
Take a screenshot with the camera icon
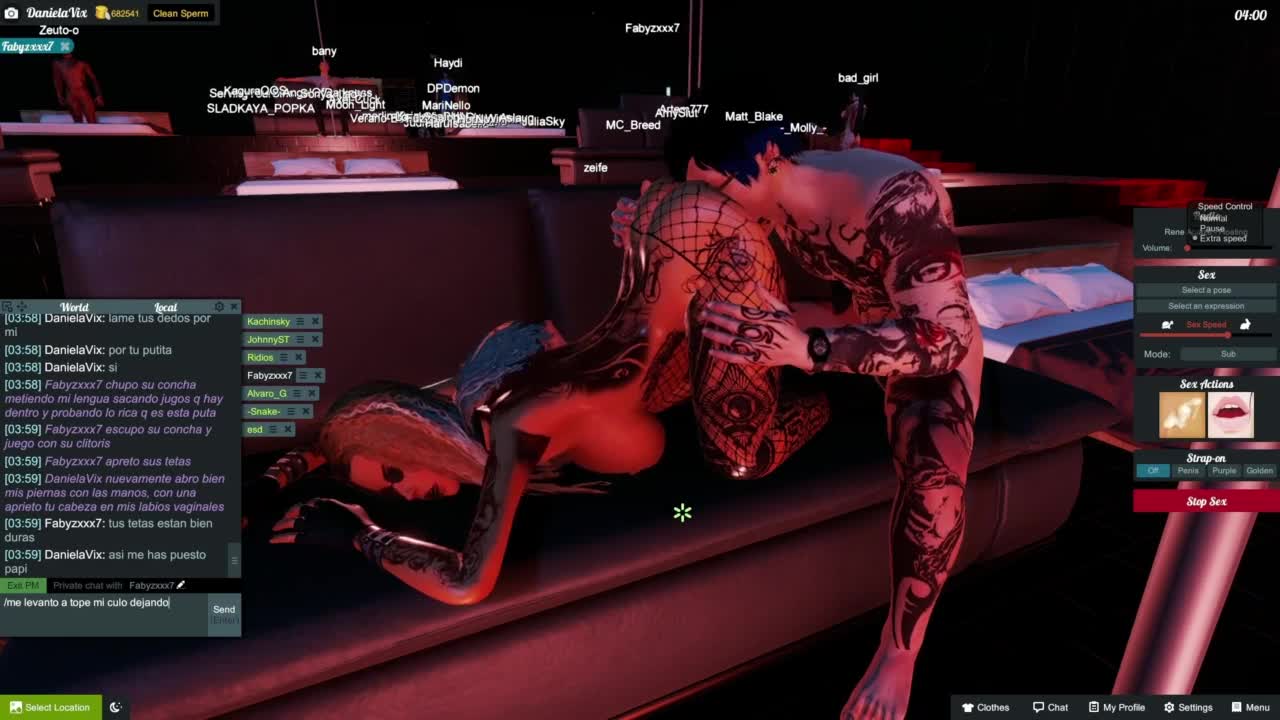[x=12, y=13]
